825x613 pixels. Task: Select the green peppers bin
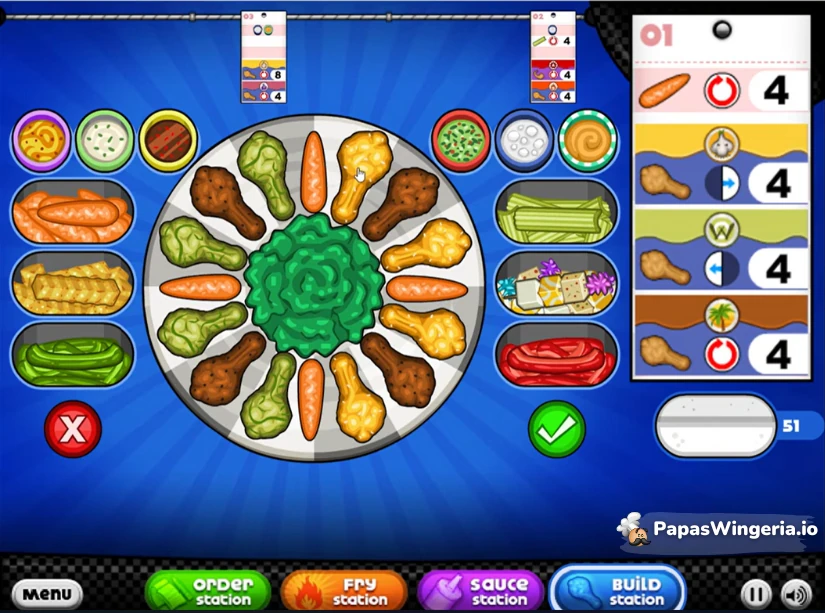(72, 354)
